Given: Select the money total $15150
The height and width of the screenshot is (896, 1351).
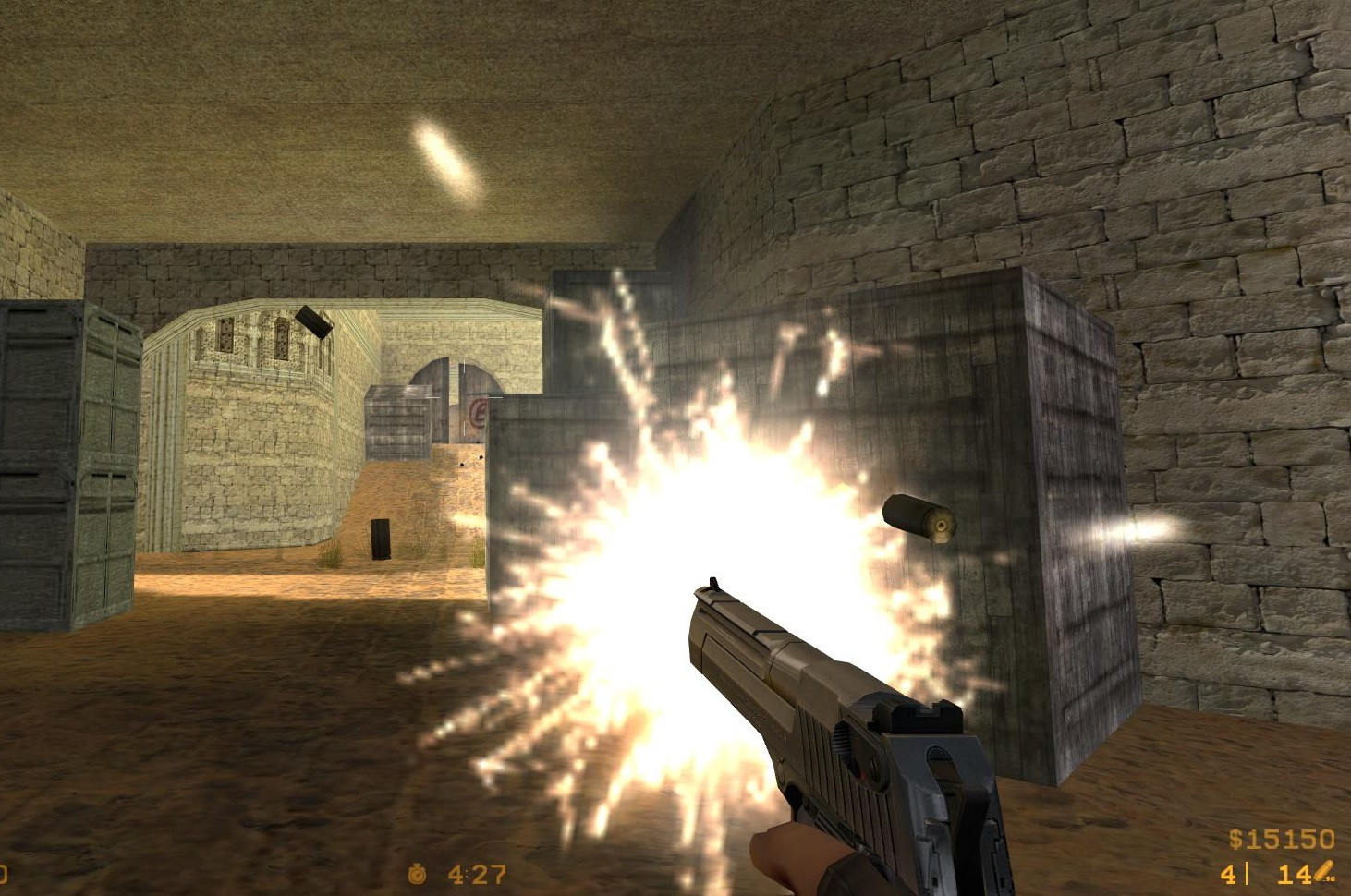Looking at the screenshot, I should 1284,839.
